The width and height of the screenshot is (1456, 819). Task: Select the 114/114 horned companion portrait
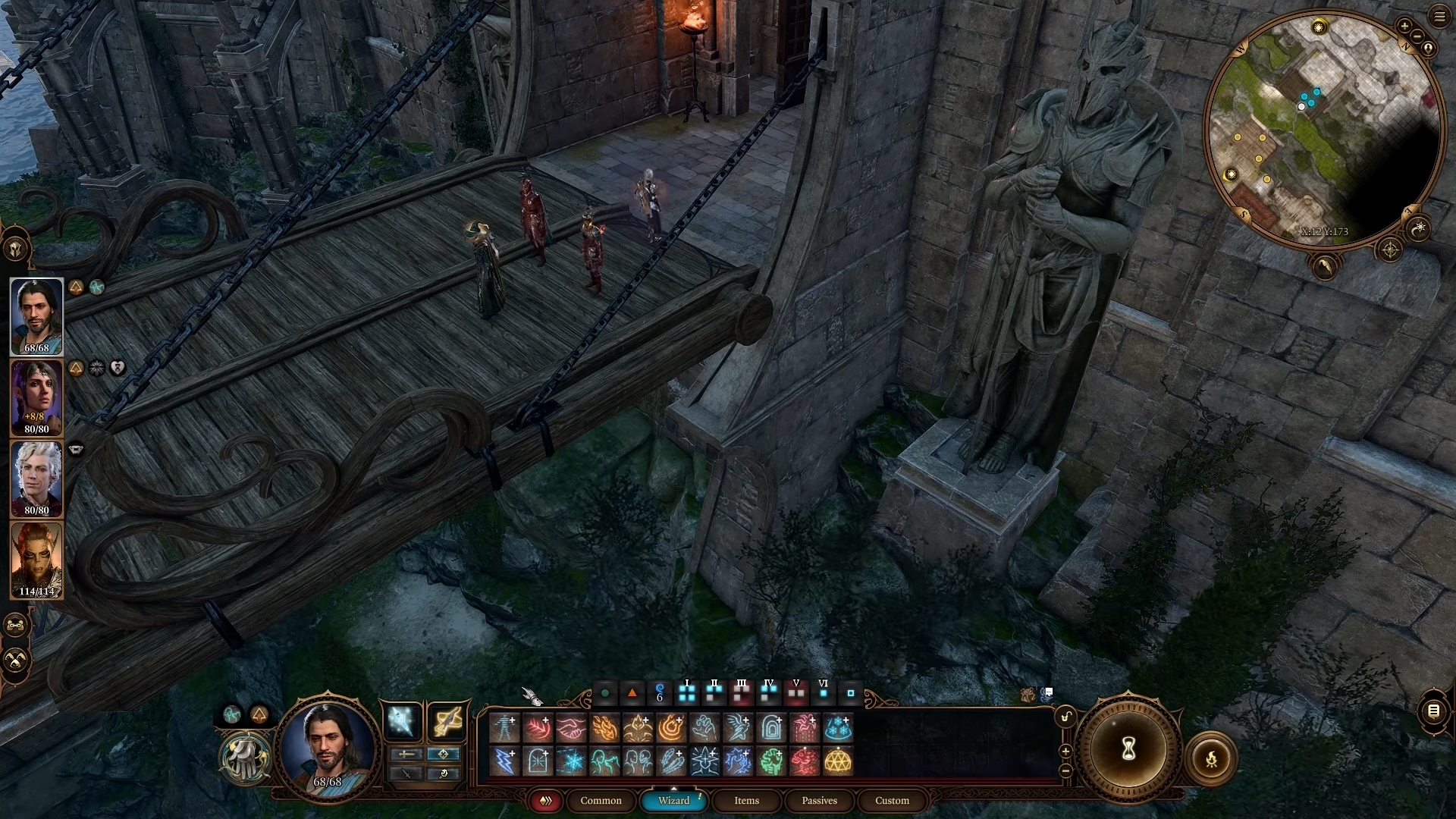click(36, 560)
